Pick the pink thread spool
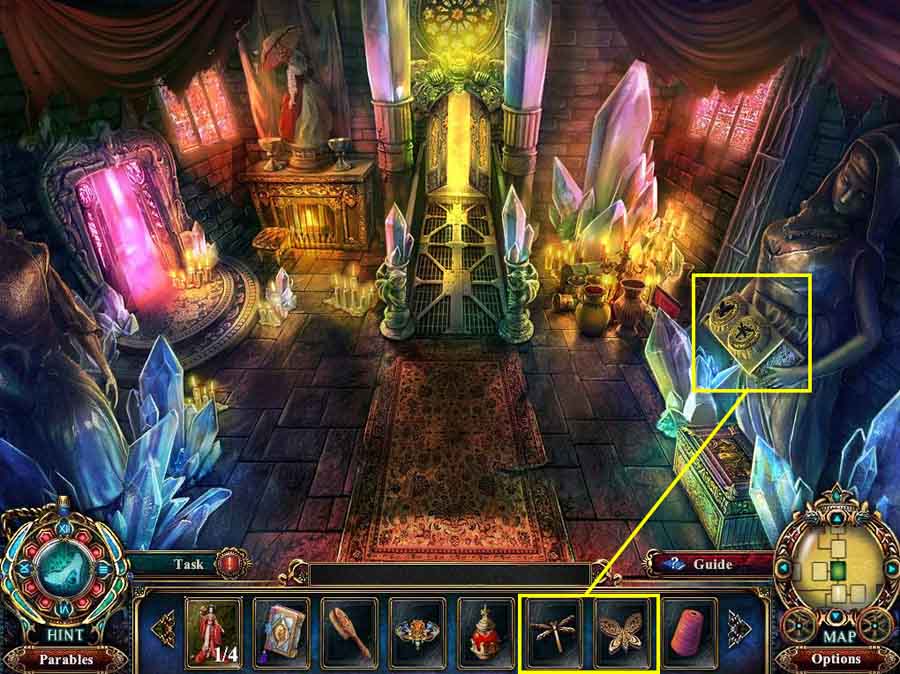900x674 pixels. point(689,632)
